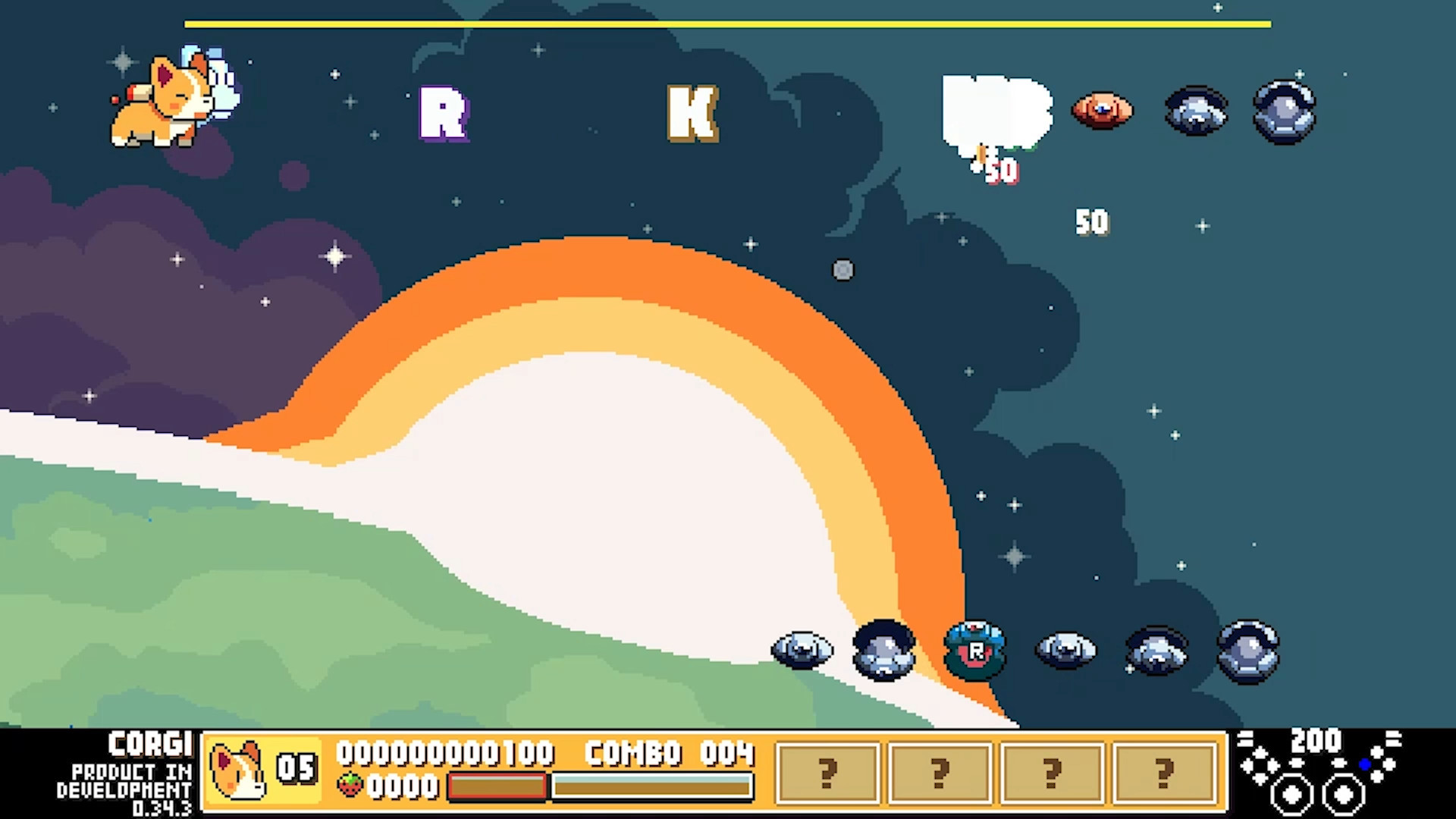Toggle the second question-mark power-up slot

tap(939, 770)
